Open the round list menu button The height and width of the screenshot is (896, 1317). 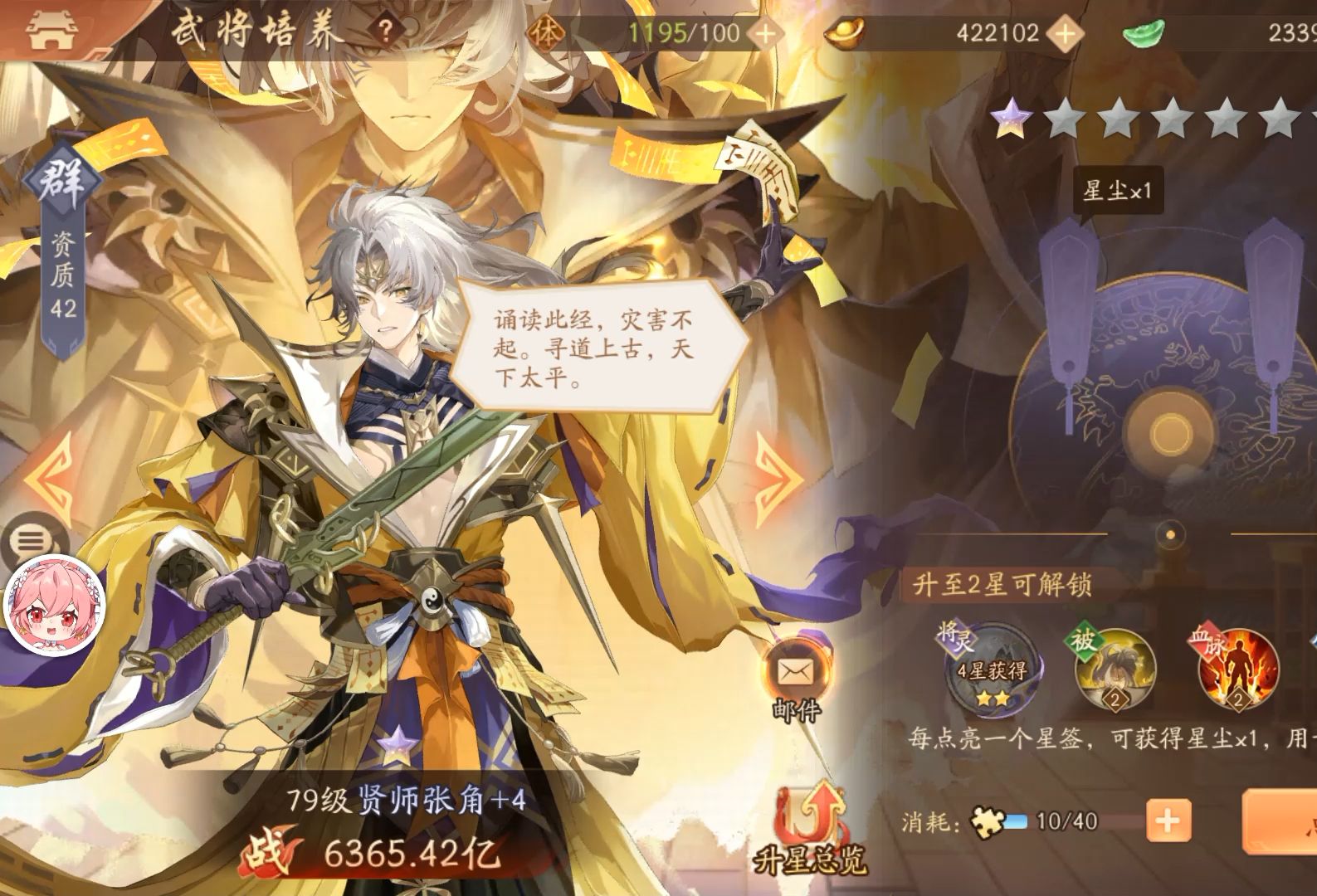click(31, 541)
